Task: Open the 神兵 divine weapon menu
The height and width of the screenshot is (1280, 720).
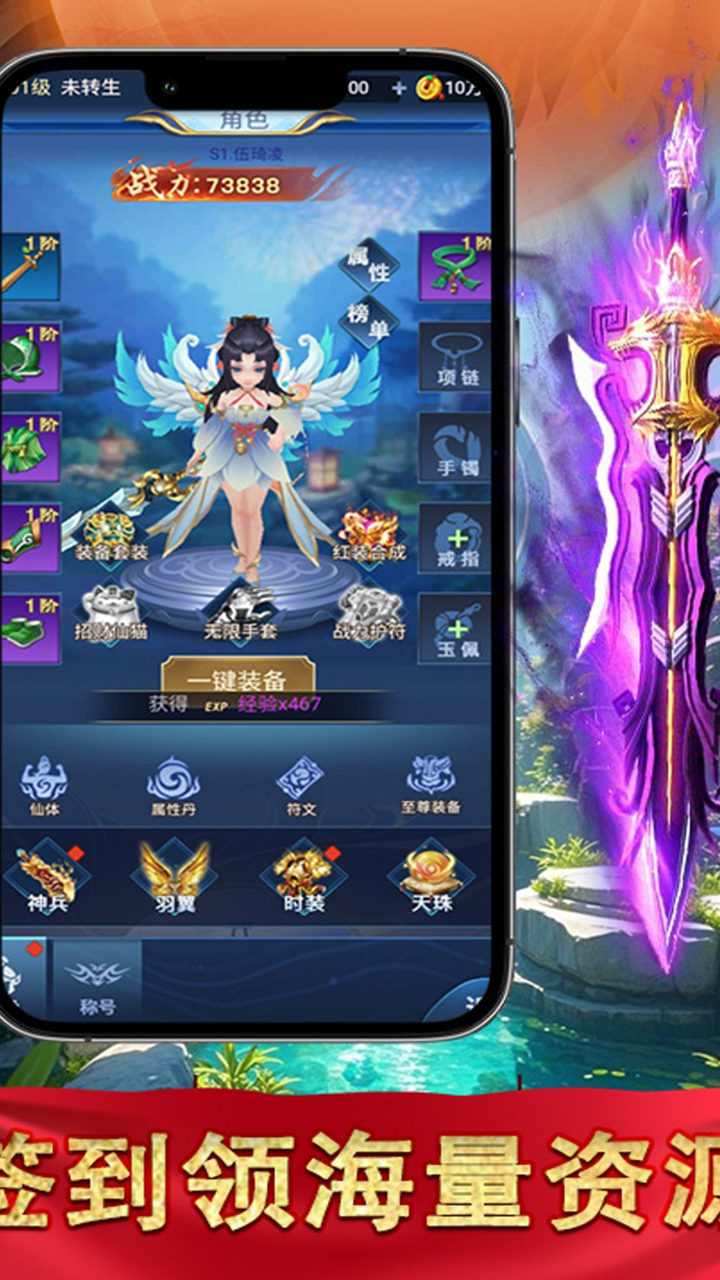Action: click(47, 880)
